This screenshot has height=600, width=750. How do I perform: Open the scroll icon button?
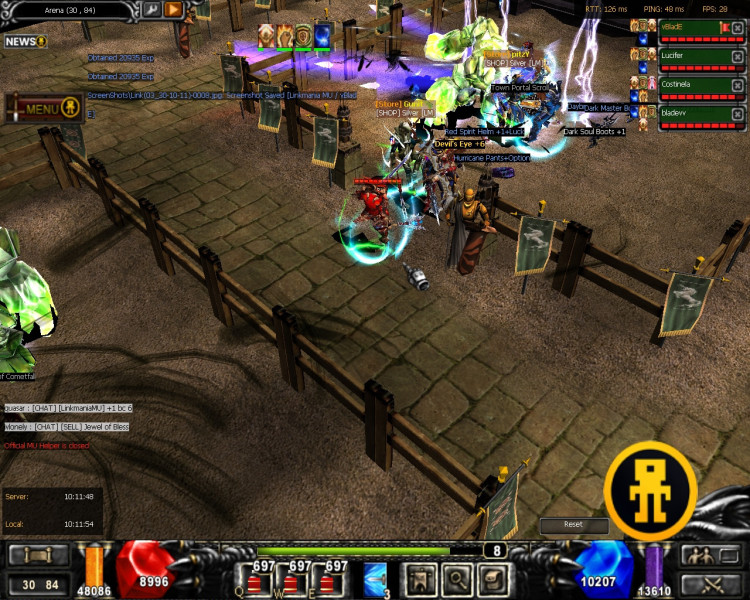point(491,578)
